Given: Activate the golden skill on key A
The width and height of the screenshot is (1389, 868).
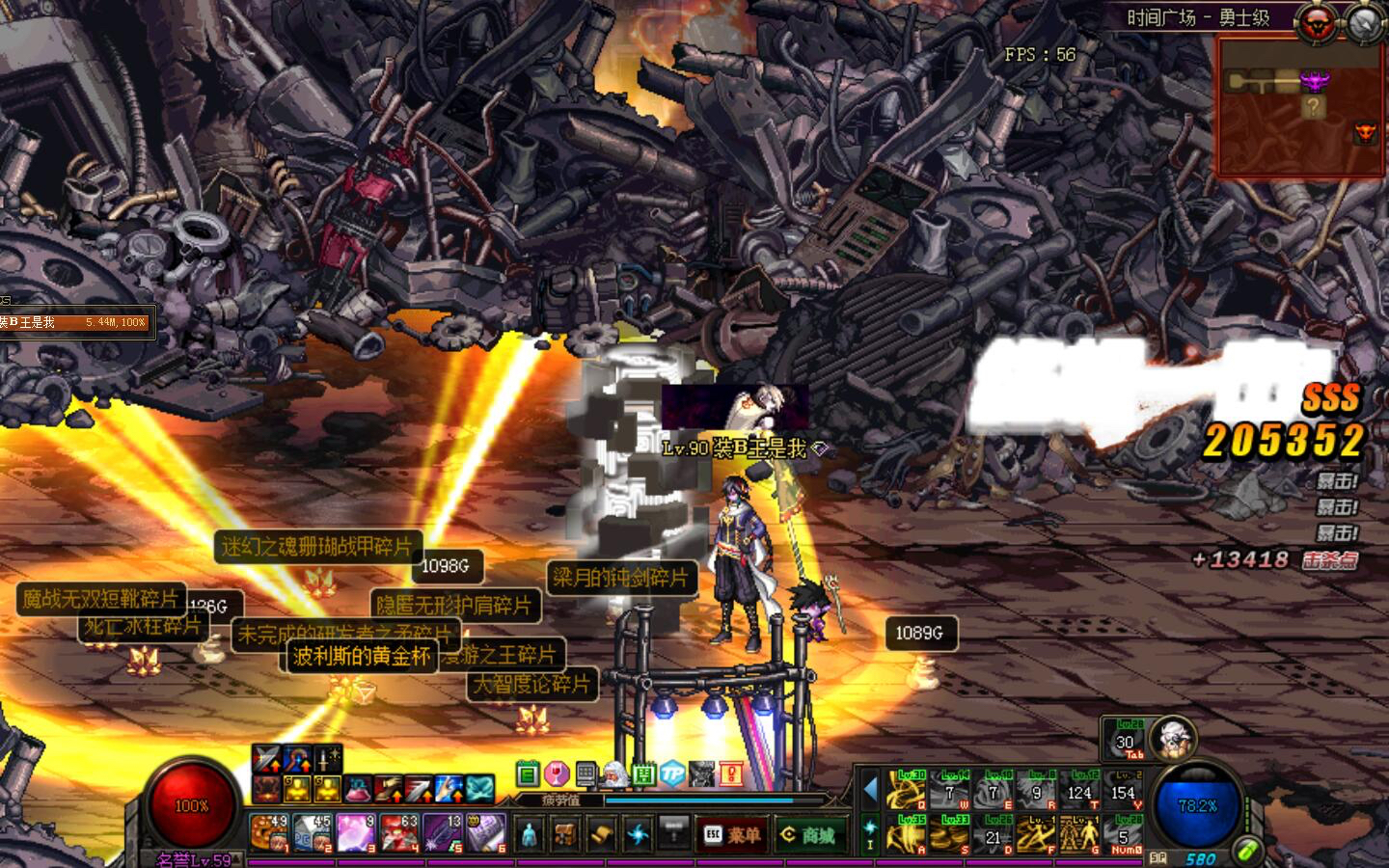Looking at the screenshot, I should point(906,834).
